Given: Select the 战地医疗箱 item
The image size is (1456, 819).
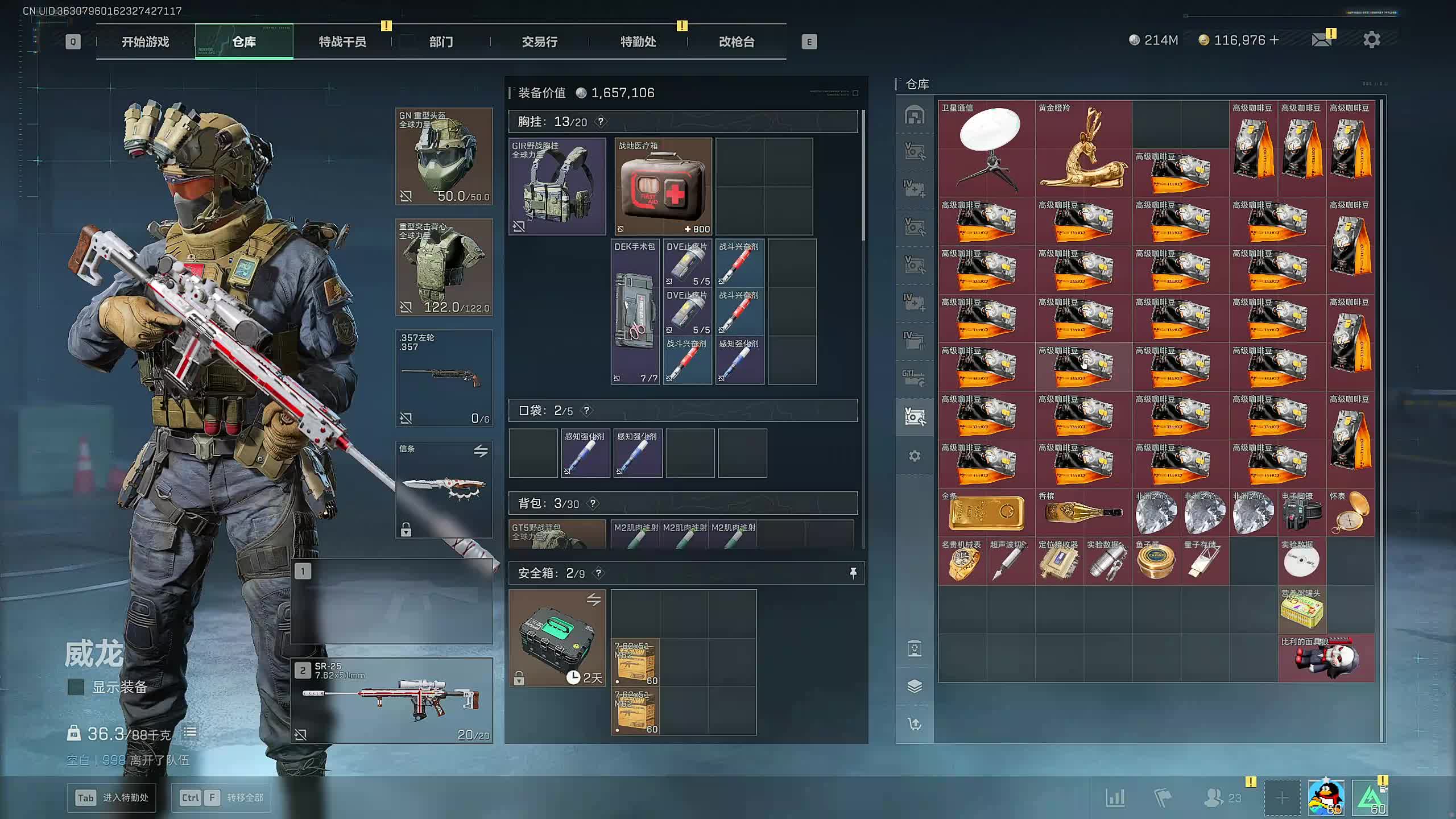Looking at the screenshot, I should (663, 187).
